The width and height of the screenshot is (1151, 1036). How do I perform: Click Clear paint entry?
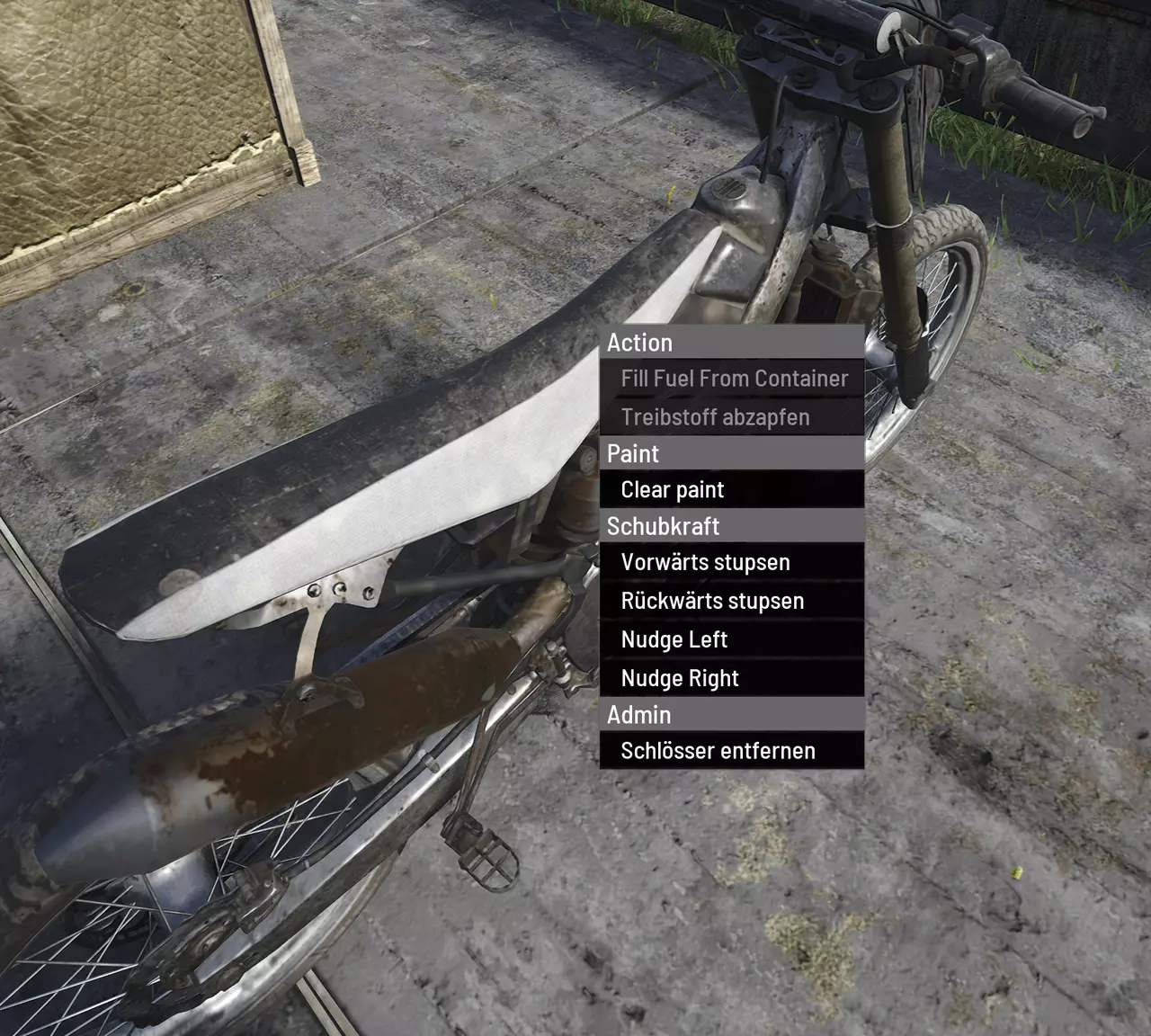pos(673,490)
